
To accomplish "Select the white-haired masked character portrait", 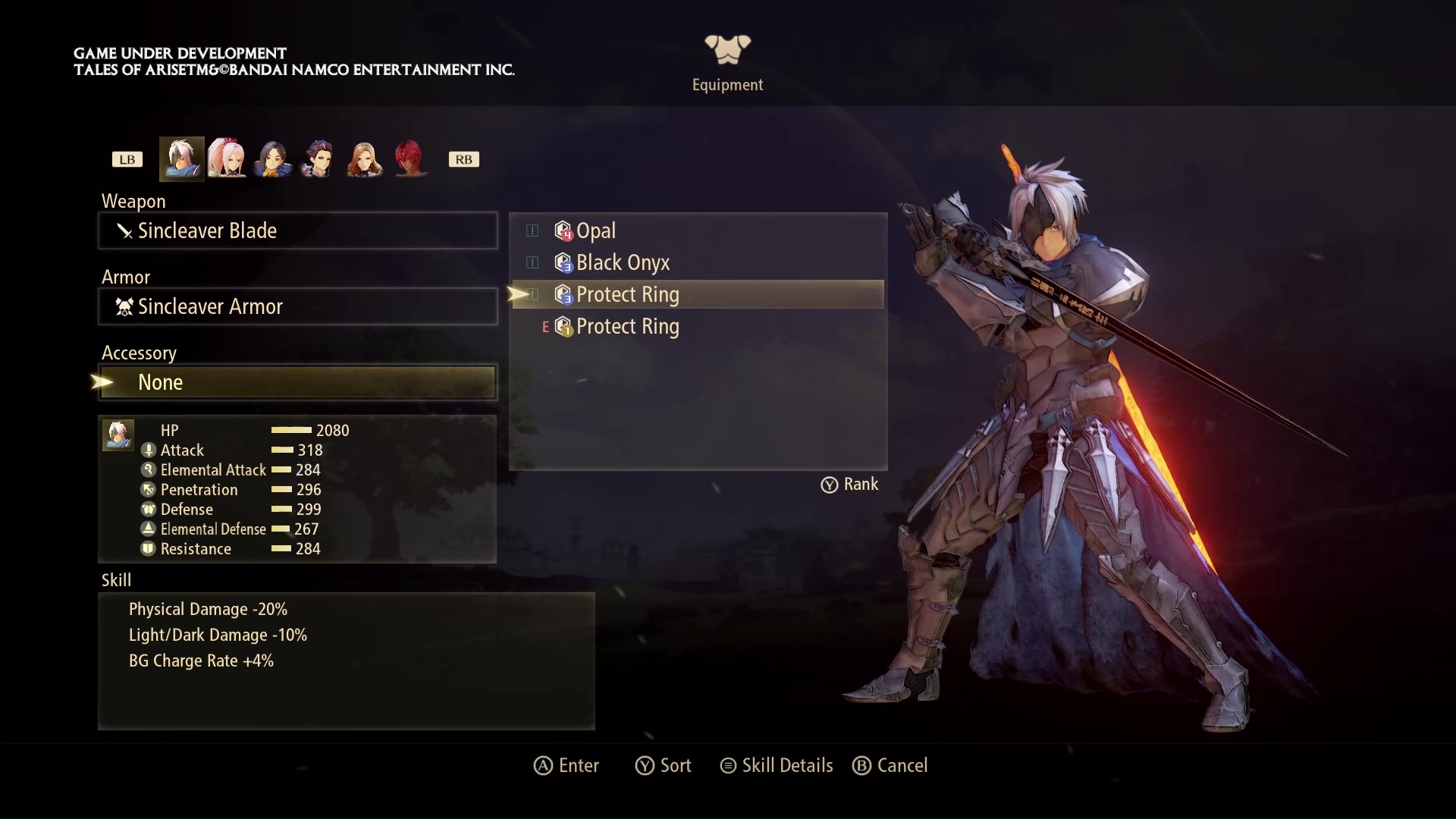I will click(182, 159).
